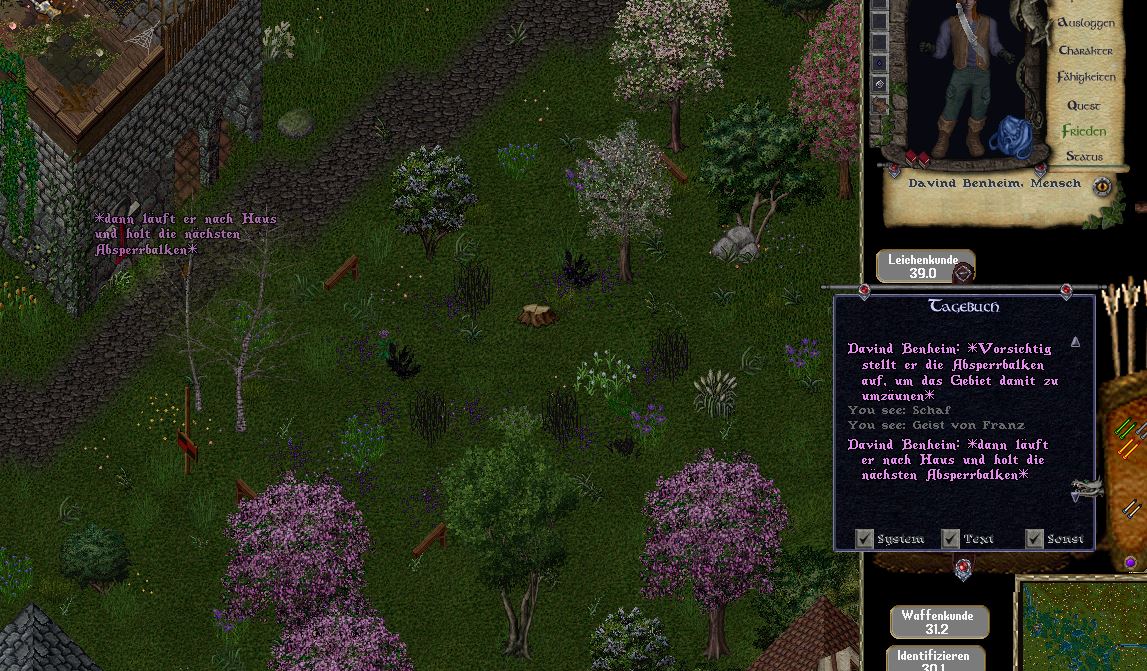Click the eye icon beside the character name
The image size is (1147, 671).
(x=1102, y=185)
